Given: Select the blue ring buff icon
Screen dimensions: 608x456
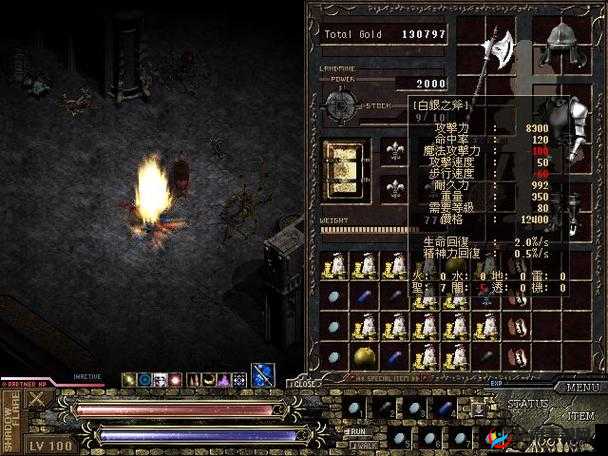Looking at the screenshot, I should [x=145, y=380].
